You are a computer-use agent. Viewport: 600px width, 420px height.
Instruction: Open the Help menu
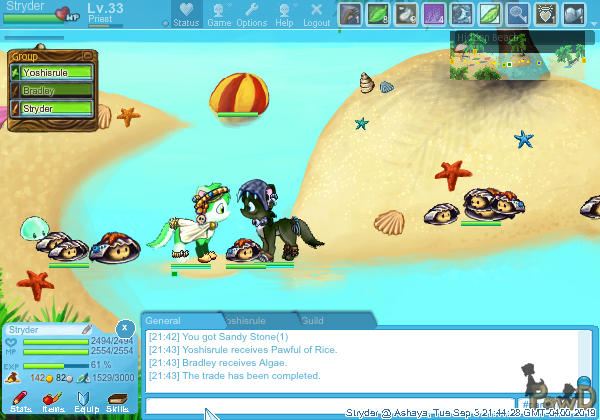[285, 14]
